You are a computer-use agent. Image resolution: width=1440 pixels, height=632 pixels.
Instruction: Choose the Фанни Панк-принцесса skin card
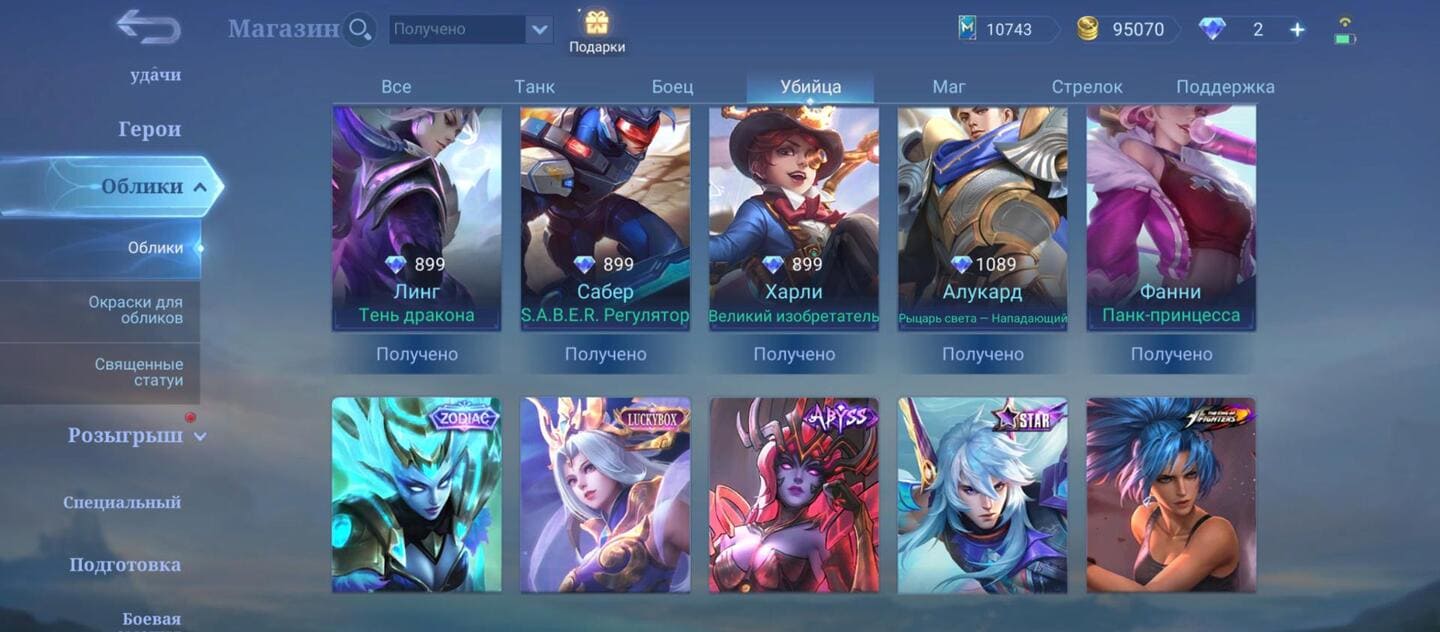pyautogui.click(x=1171, y=218)
